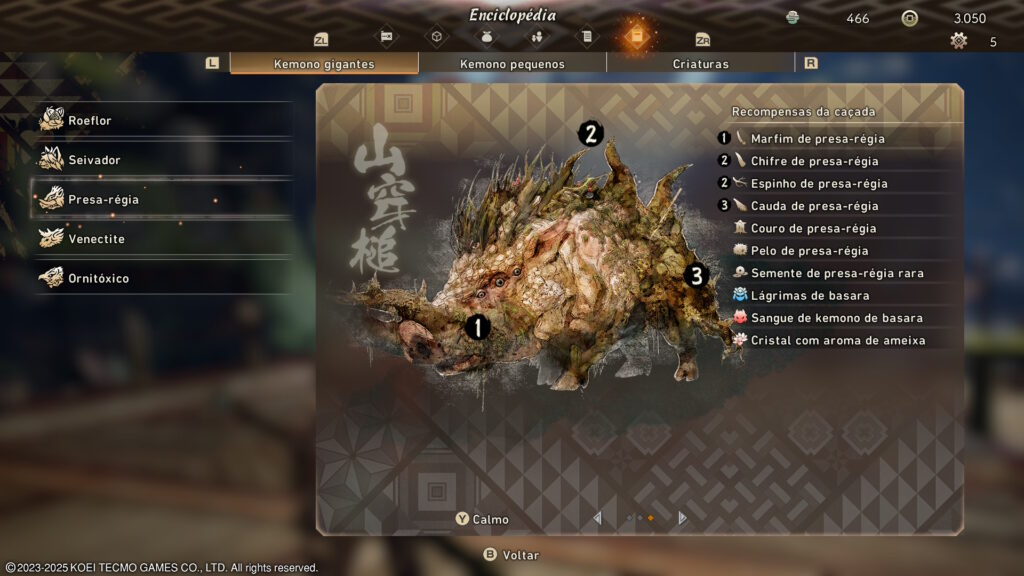Open the document icon menu category
Viewport: 1024px width, 576px height.
click(x=586, y=37)
